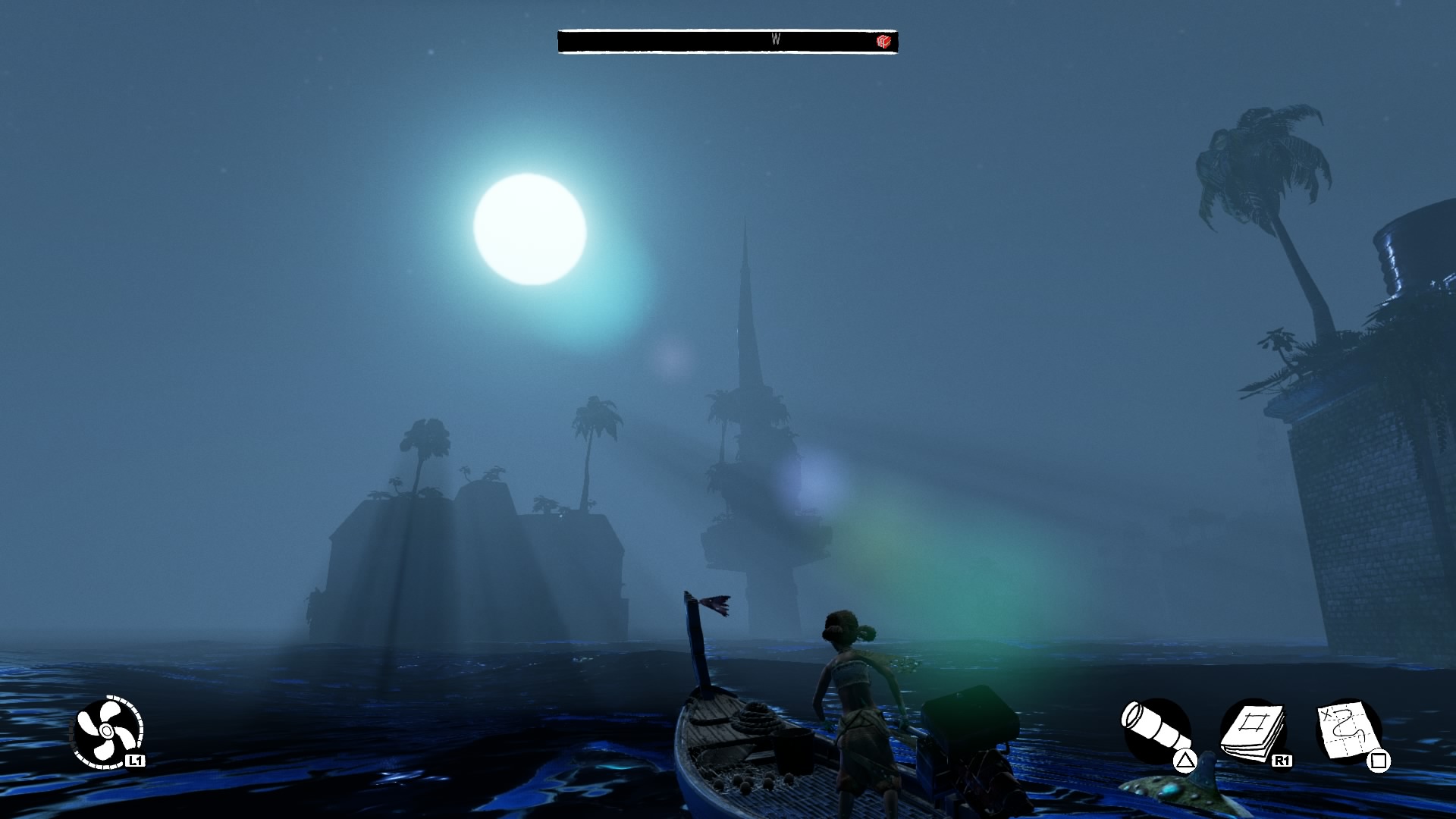Click the compass bar at the top

point(726,41)
